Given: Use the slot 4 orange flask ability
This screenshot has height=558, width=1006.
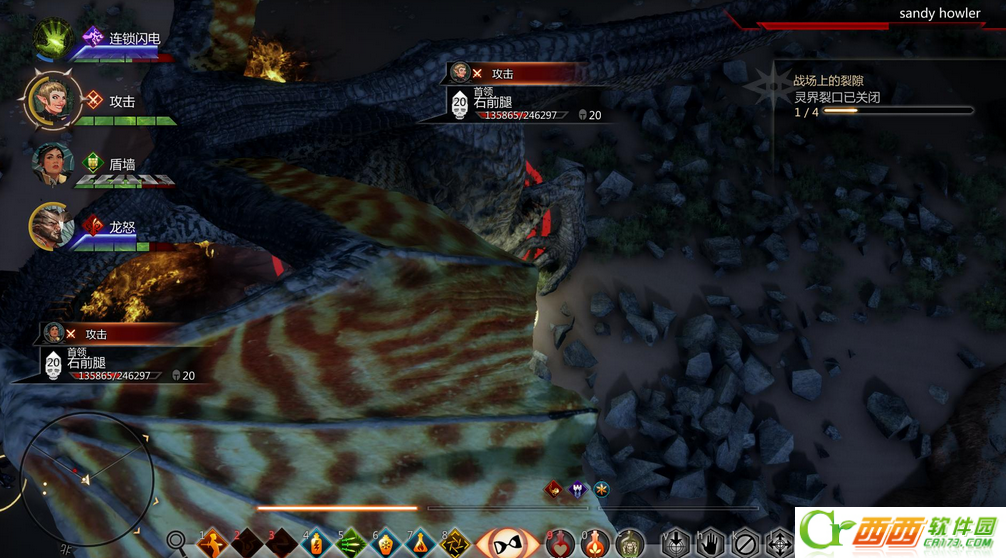Looking at the screenshot, I should 317,543.
